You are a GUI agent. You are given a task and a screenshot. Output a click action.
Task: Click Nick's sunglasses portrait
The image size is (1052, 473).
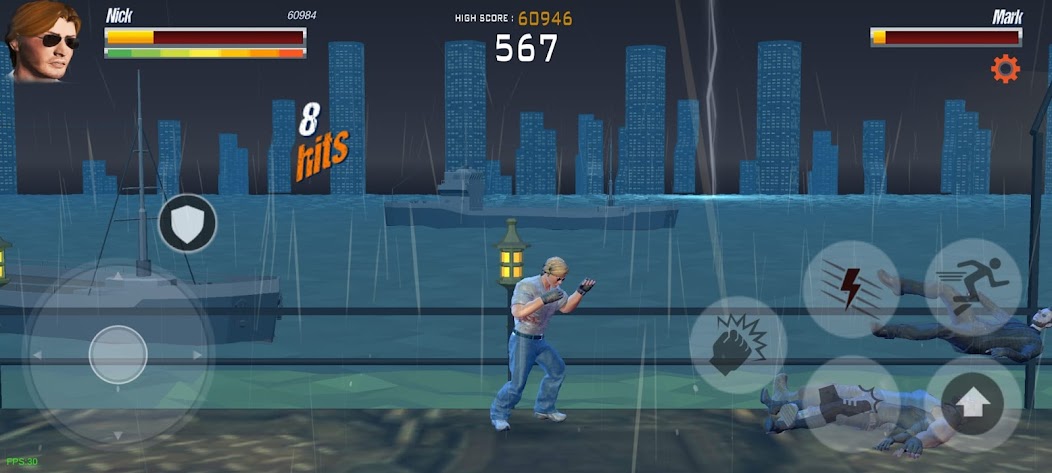pos(42,40)
